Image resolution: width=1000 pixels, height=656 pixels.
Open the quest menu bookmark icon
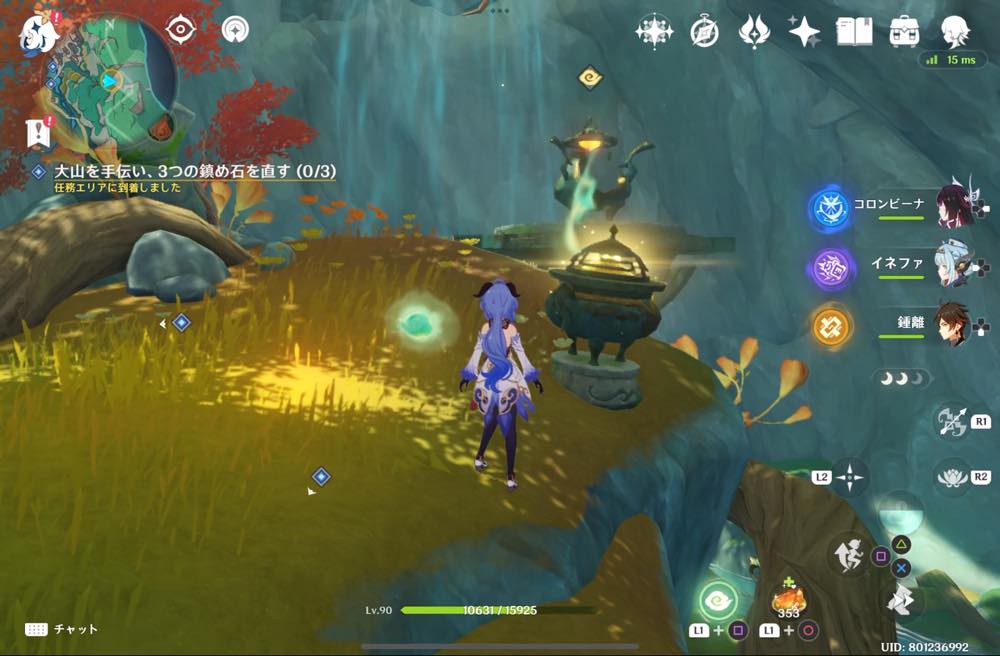39,130
